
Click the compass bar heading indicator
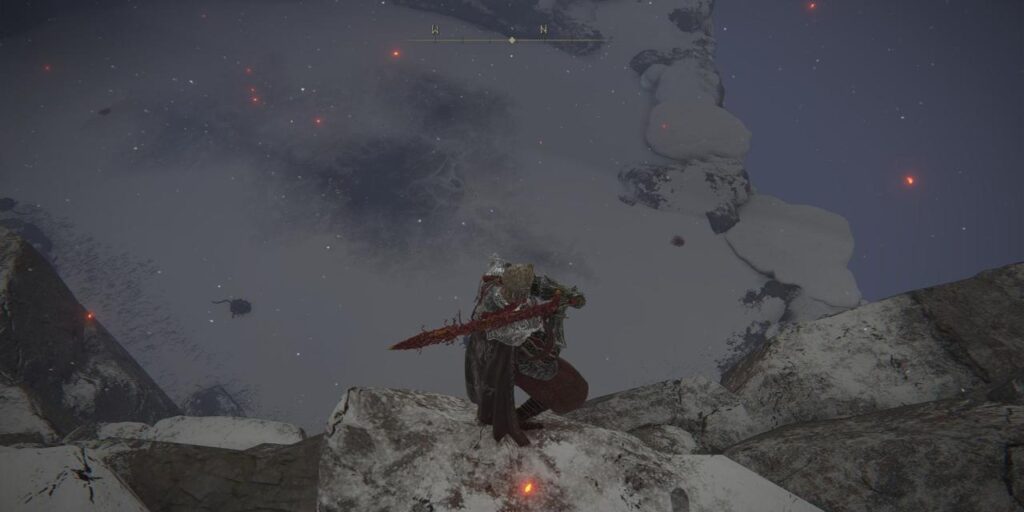pos(512,40)
